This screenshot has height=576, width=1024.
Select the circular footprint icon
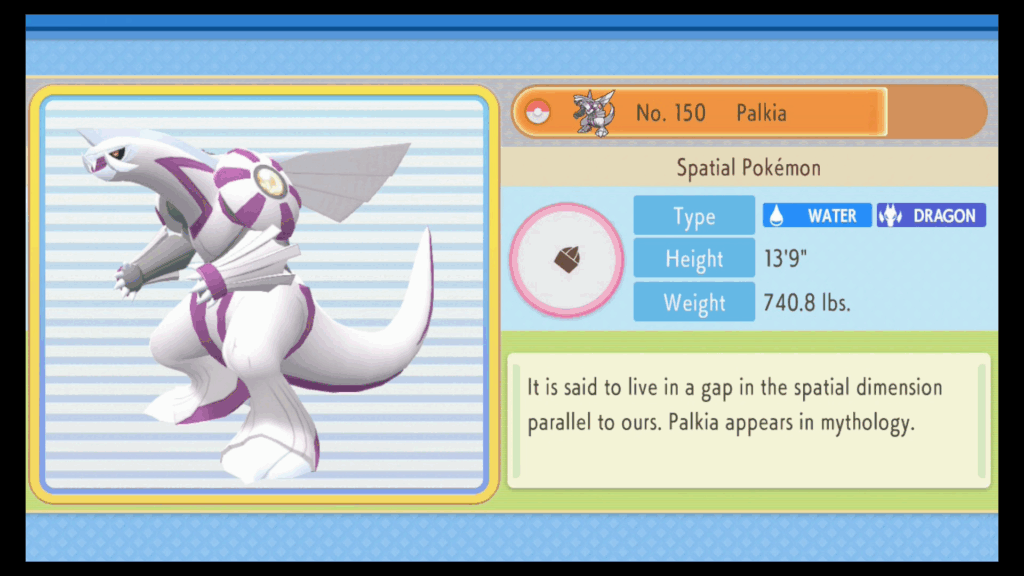[567, 261]
